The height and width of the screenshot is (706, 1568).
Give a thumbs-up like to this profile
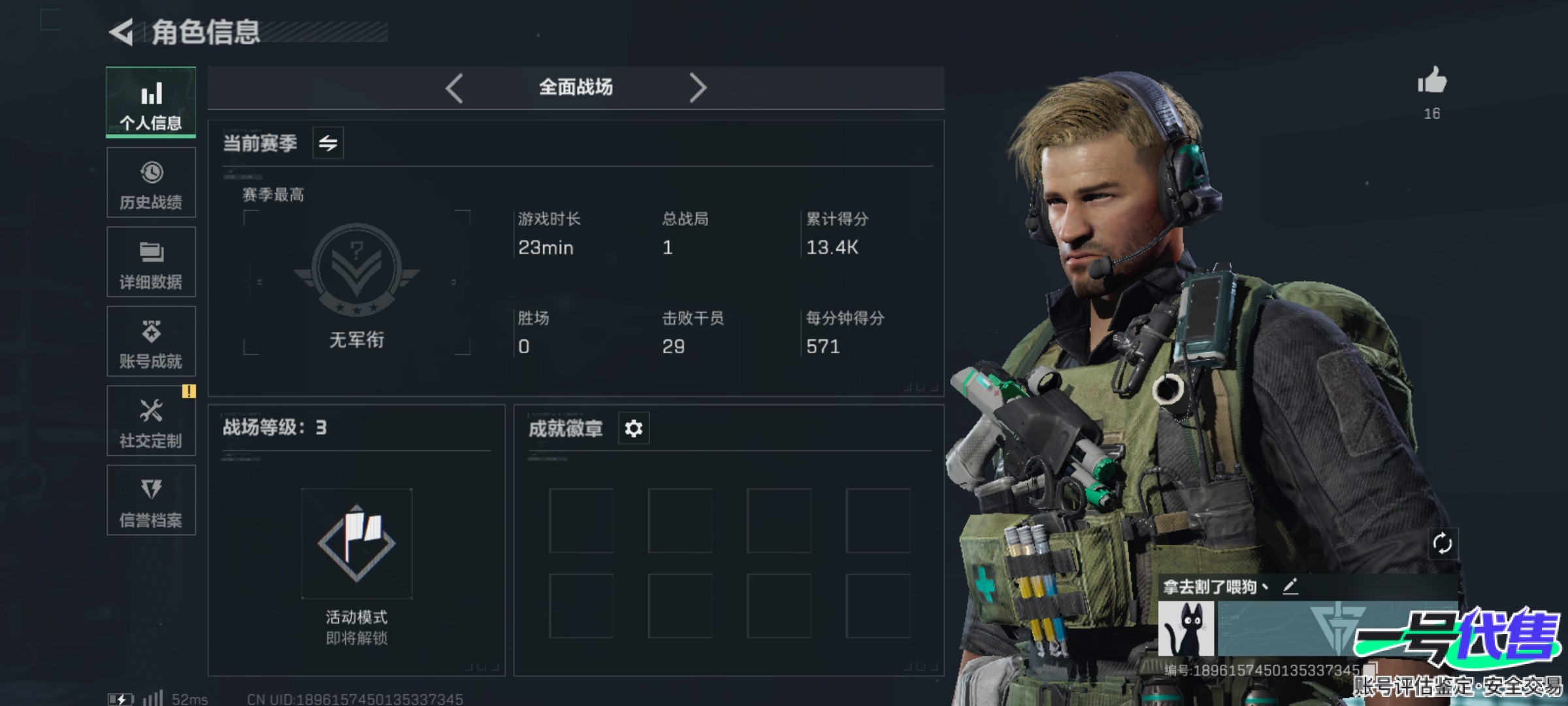(x=1431, y=82)
